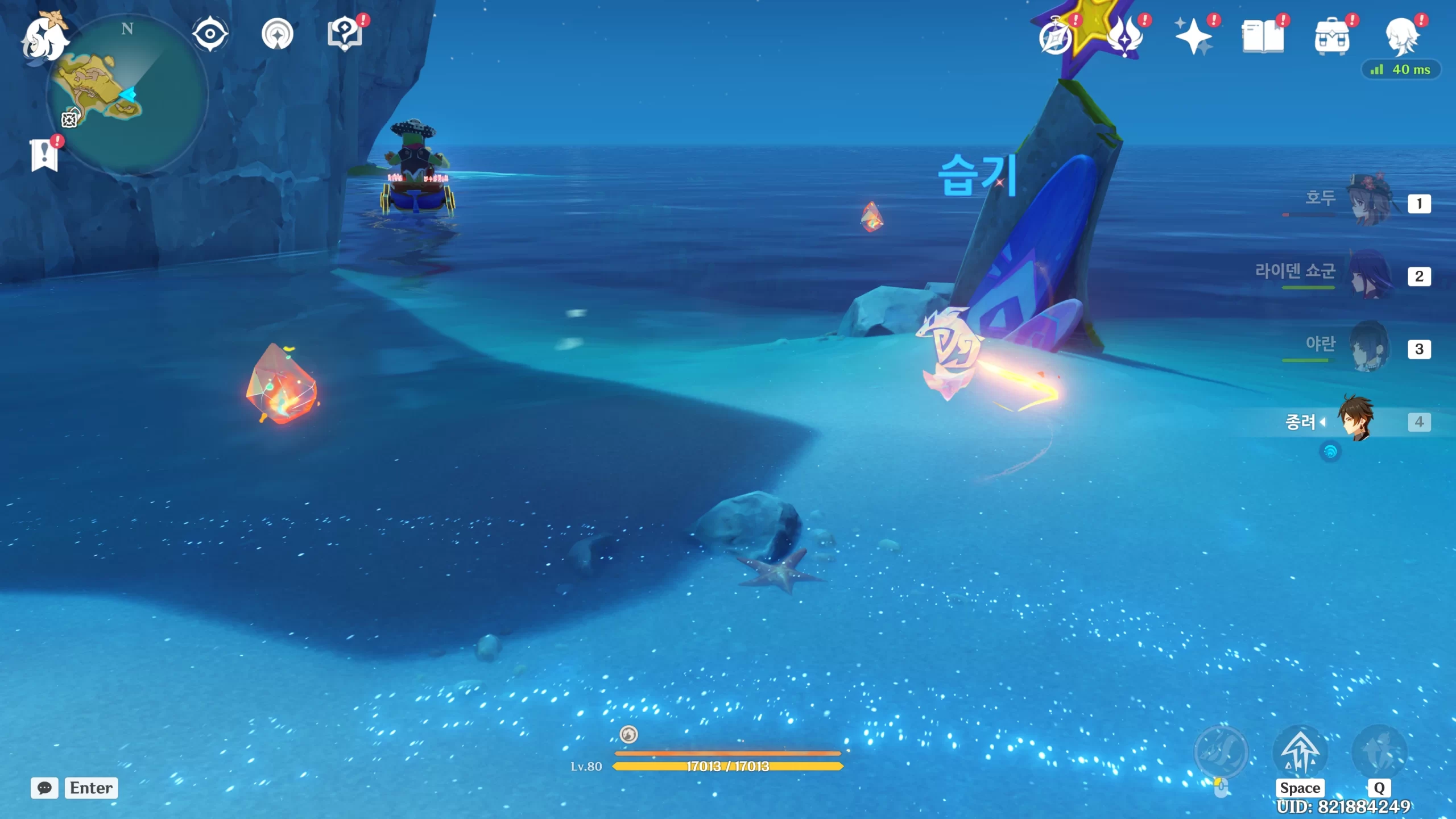Open the four-point star Wish icon
This screenshot has width=1456, height=819.
pos(1193,38)
